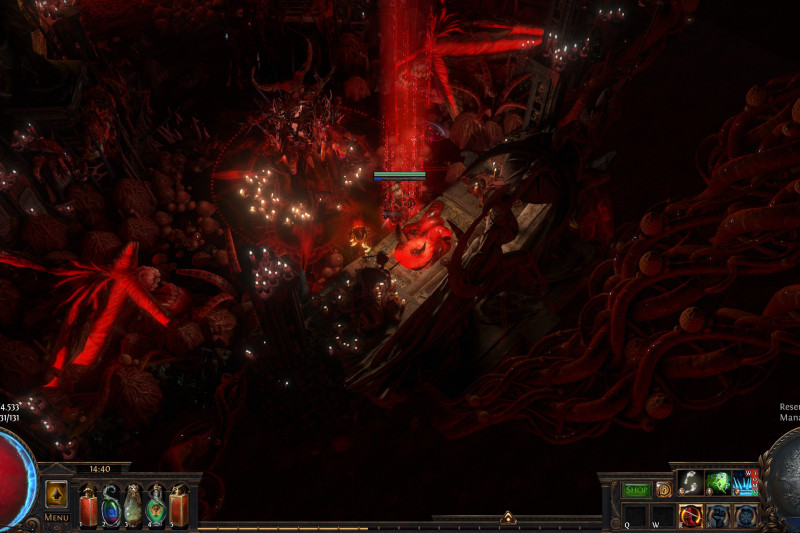Use the blue-and-red hybrid flask
Screen dimensions: 800x533
tap(111, 507)
